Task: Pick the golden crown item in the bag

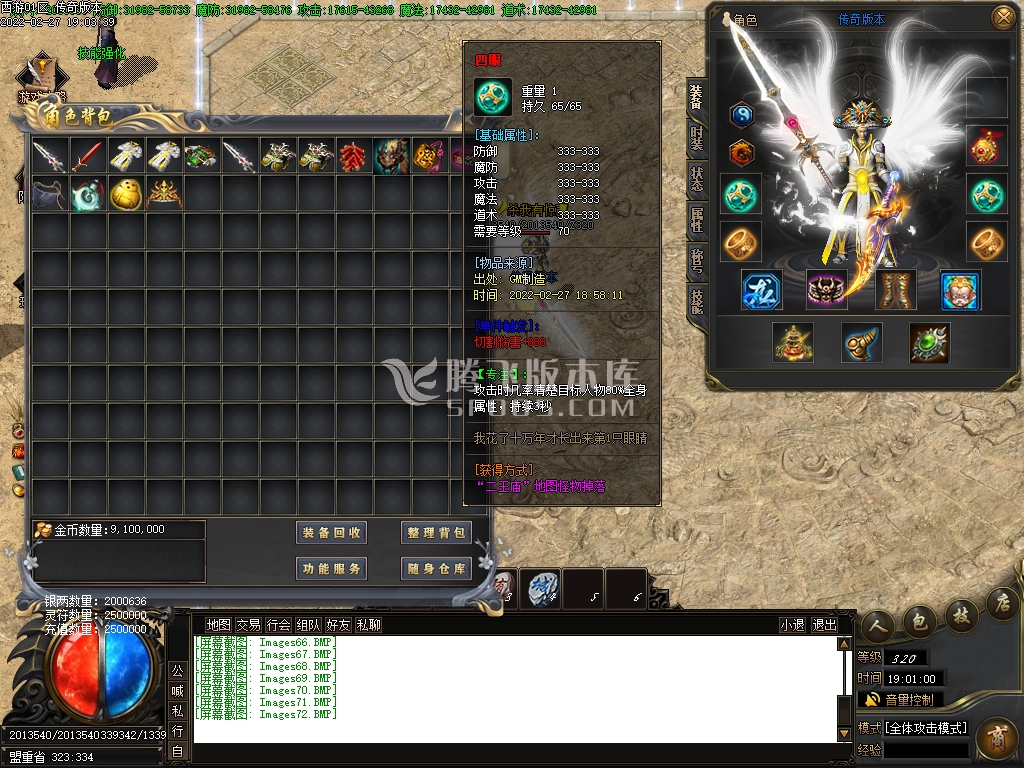Action: (164, 193)
